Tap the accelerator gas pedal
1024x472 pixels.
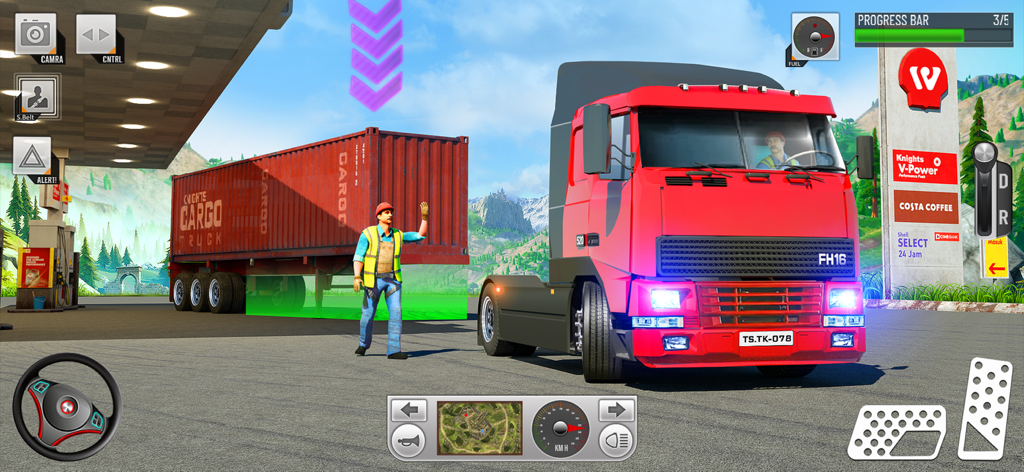point(984,407)
